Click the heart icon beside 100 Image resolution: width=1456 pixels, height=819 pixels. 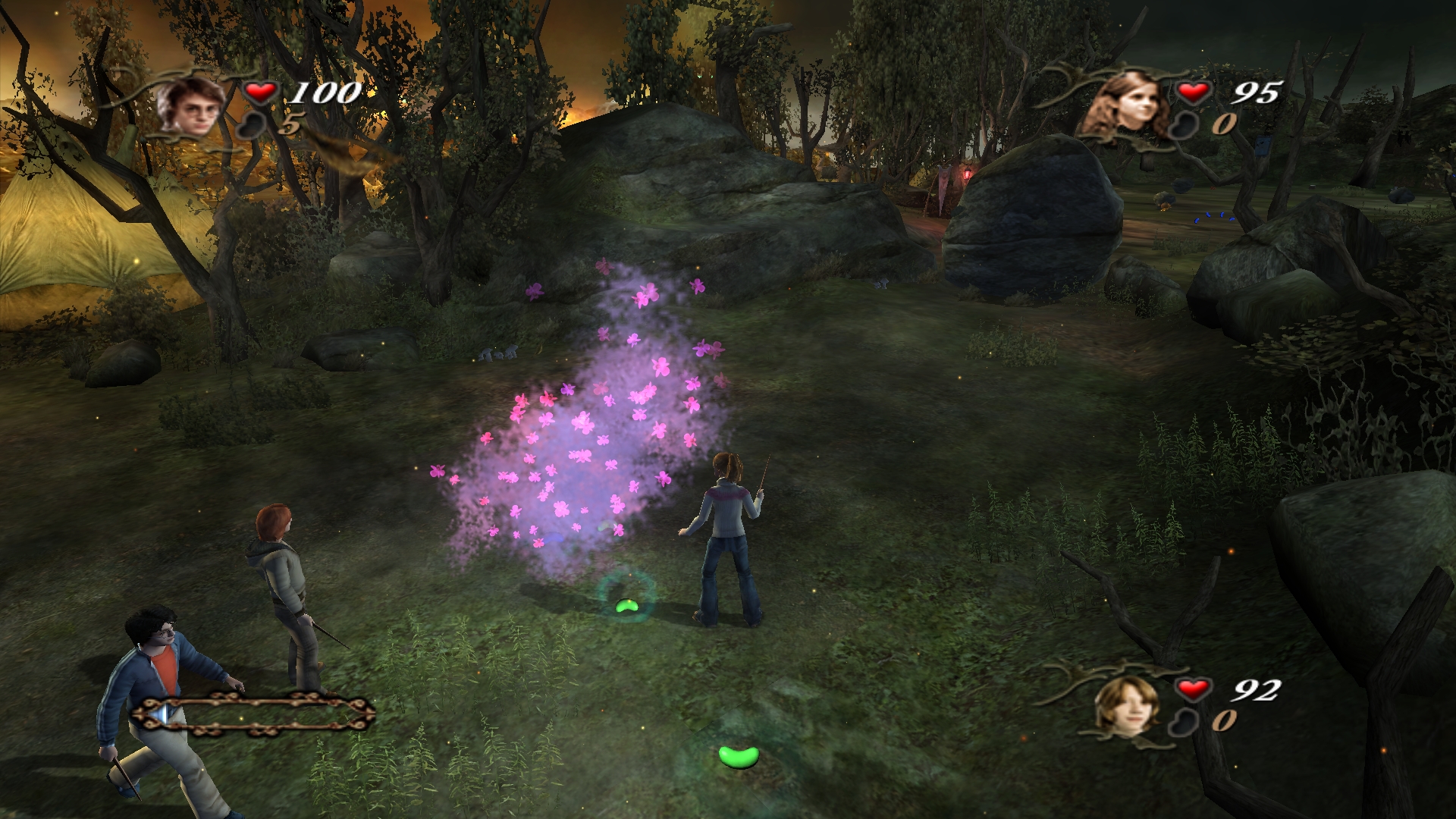[x=260, y=92]
